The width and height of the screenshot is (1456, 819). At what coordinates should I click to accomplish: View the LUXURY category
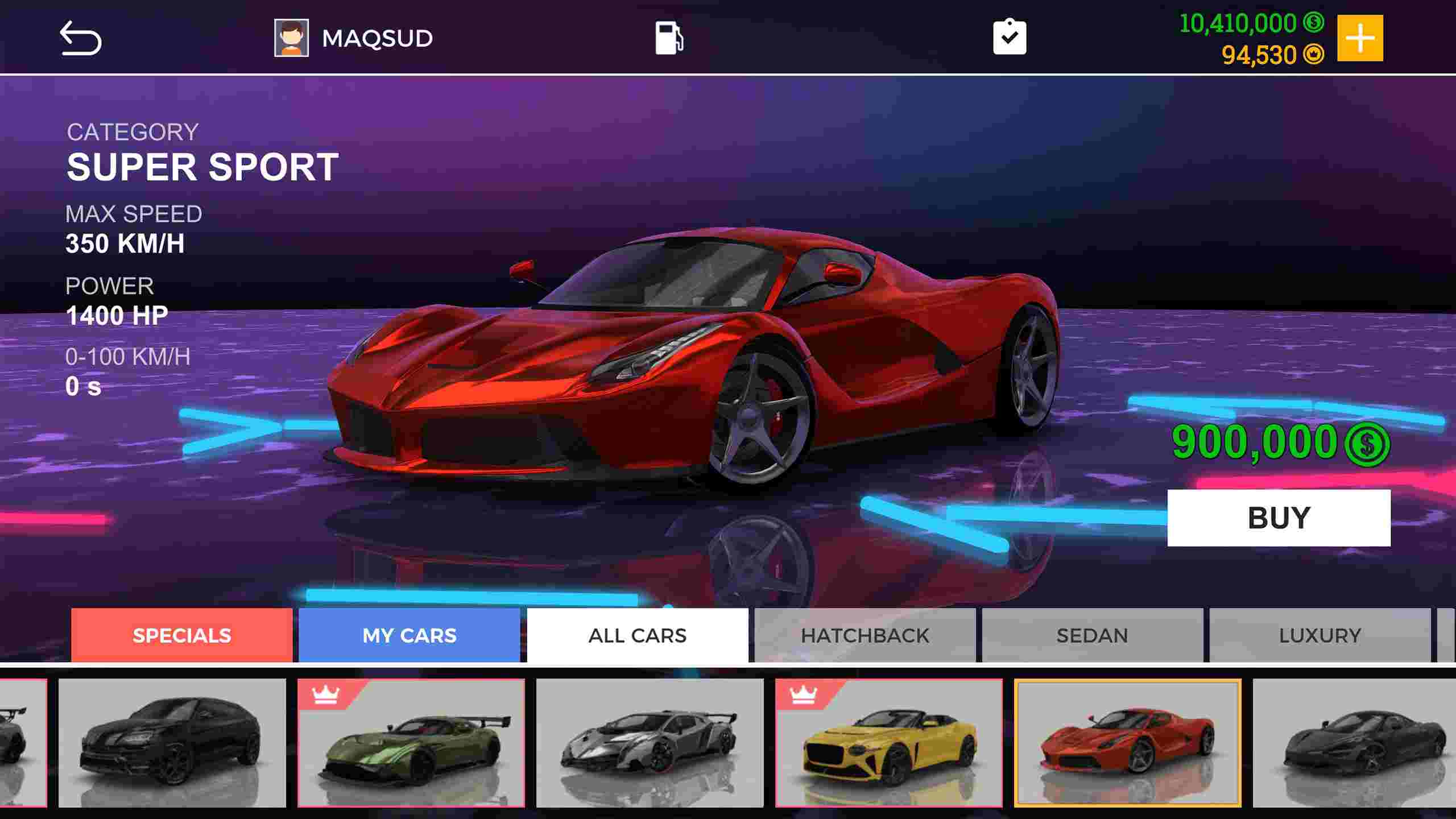[1321, 635]
